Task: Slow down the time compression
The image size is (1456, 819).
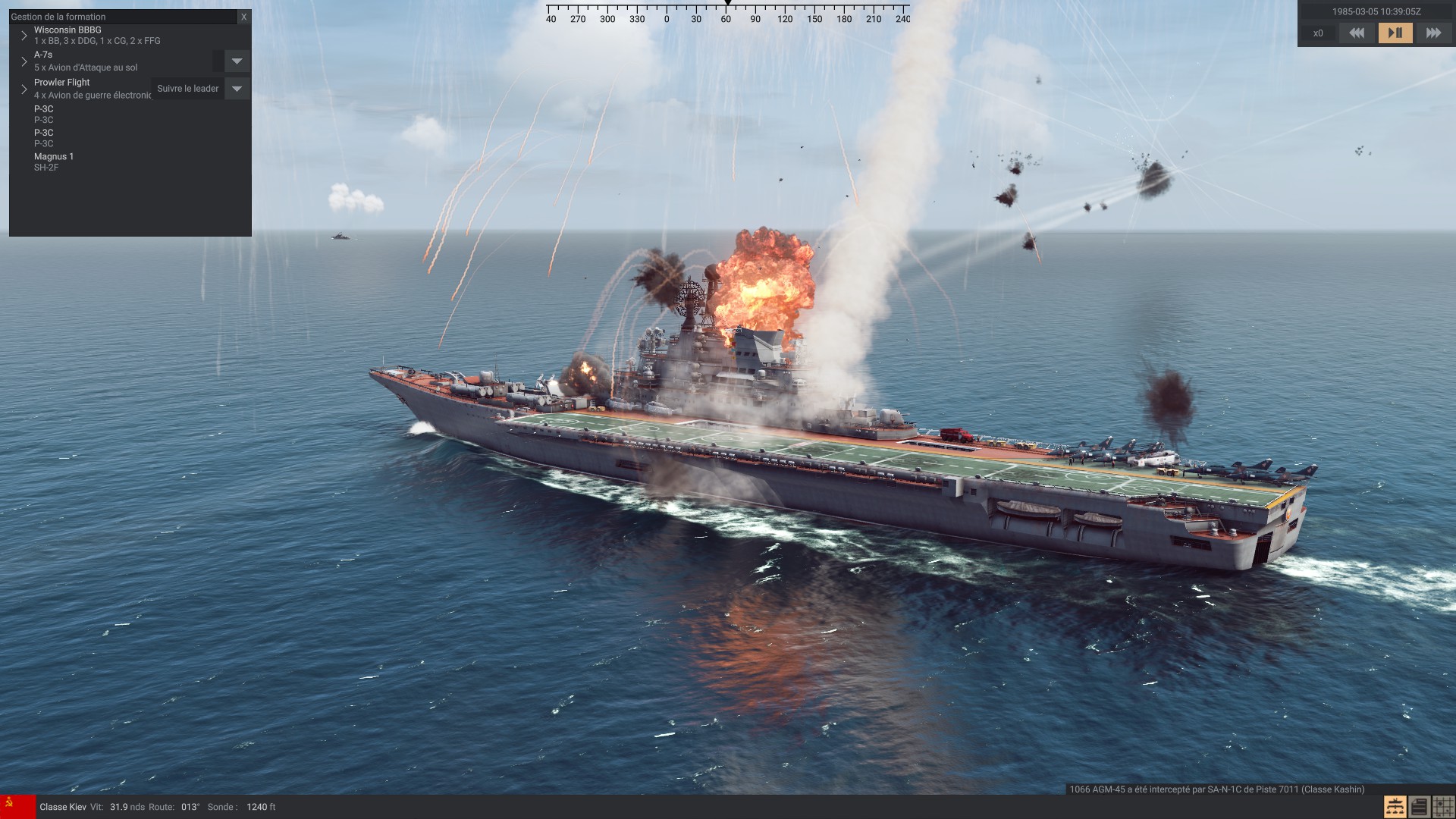Action: coord(1357,33)
